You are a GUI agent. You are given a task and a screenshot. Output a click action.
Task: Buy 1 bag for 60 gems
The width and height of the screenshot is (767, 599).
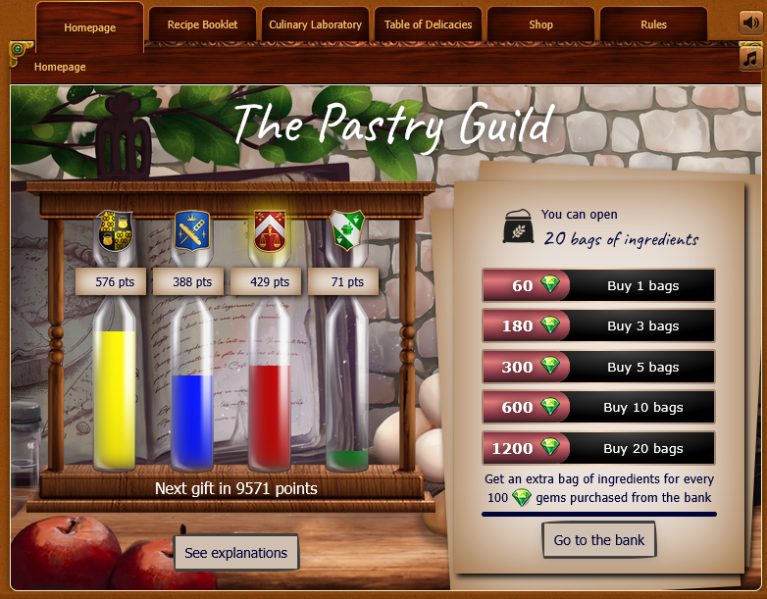tap(598, 285)
